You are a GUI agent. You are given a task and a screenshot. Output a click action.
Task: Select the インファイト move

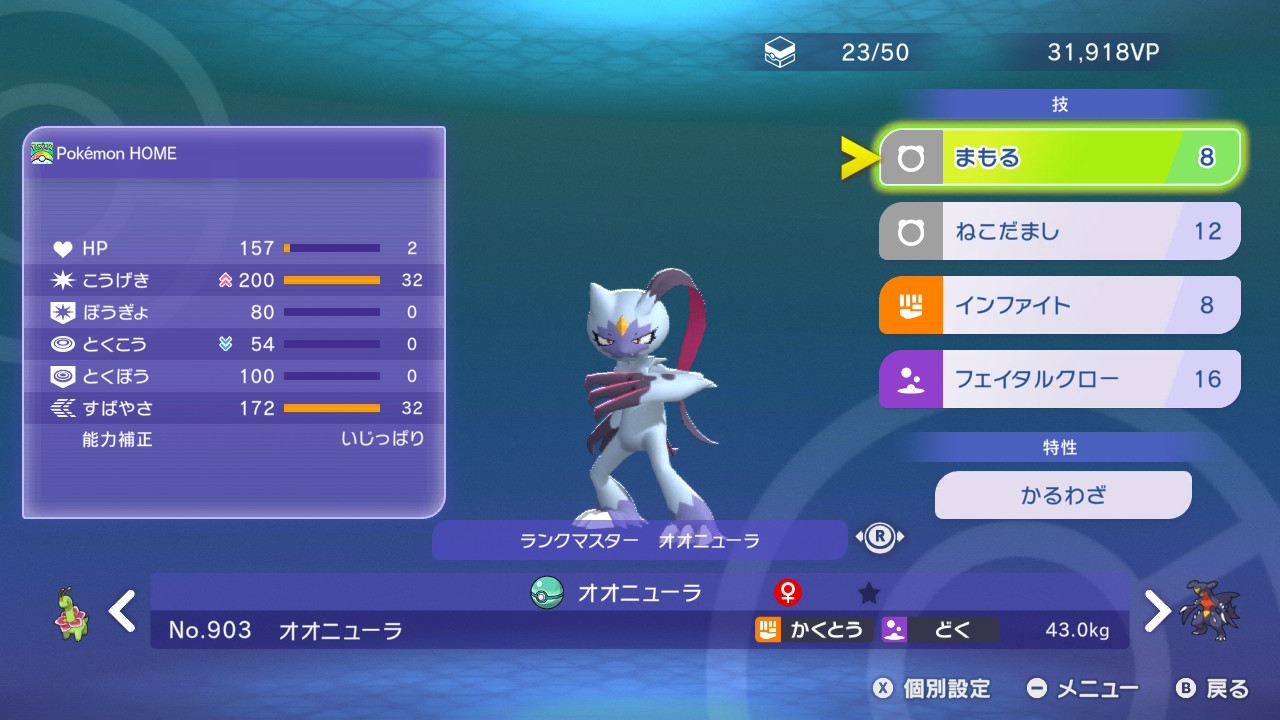point(1059,305)
